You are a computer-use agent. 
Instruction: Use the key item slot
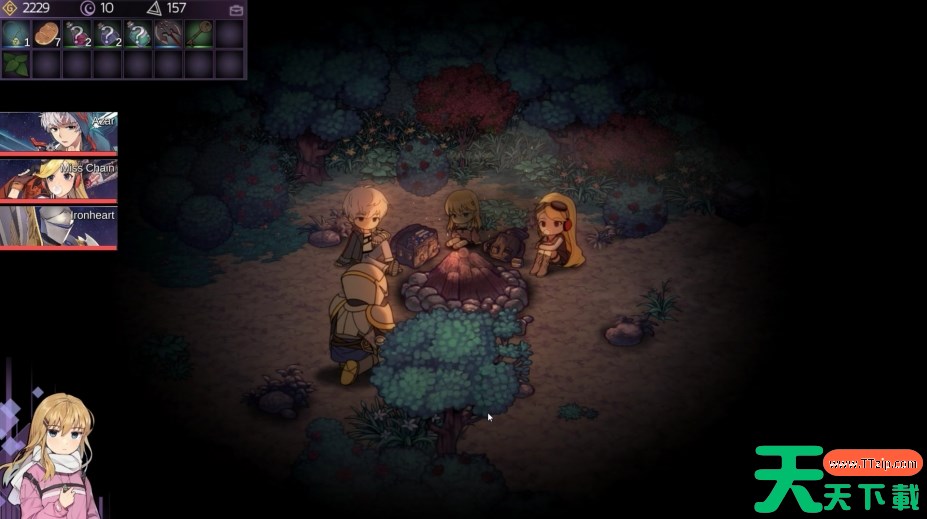click(x=199, y=35)
